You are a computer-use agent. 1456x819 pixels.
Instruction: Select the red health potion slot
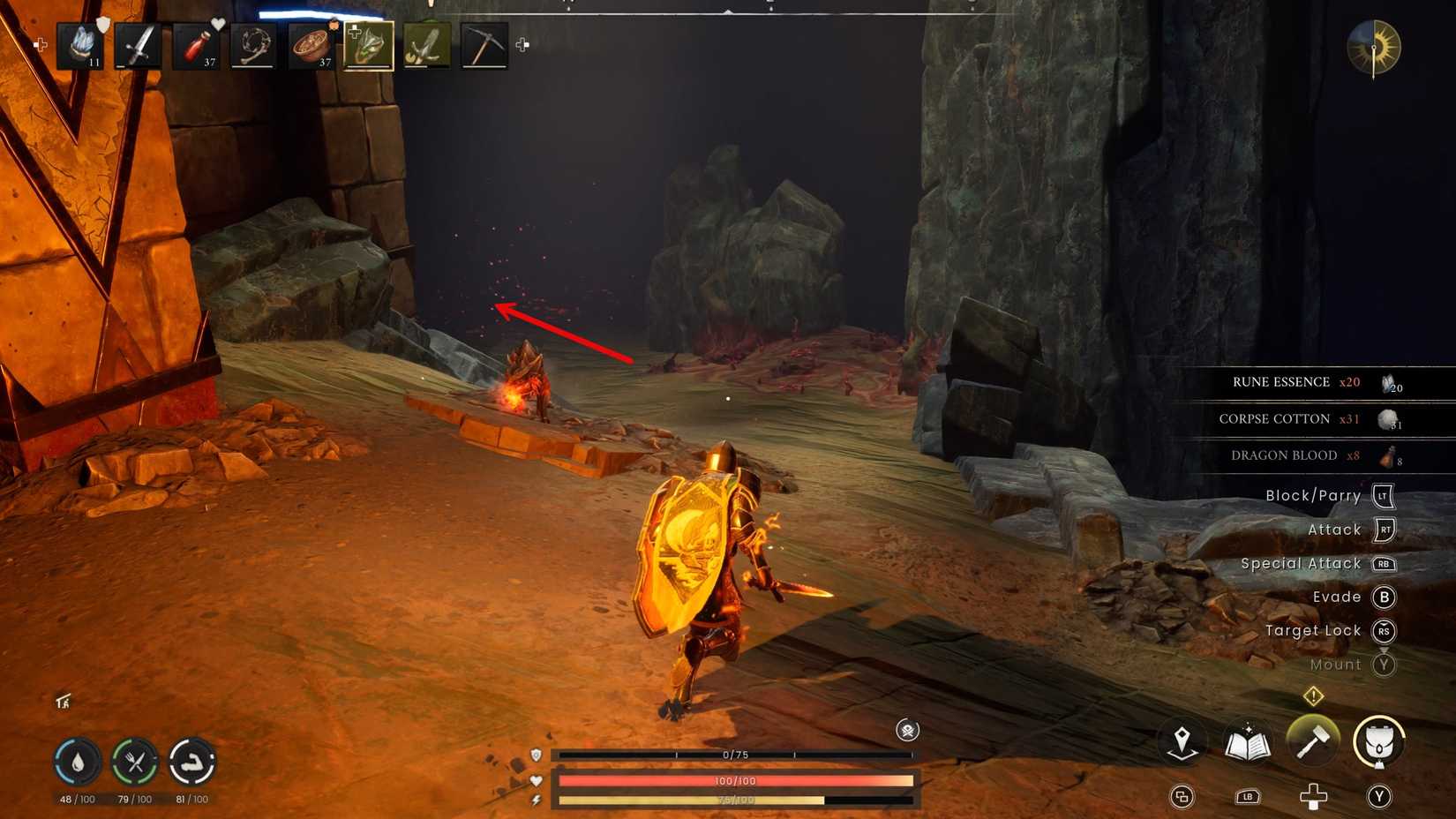click(196, 46)
